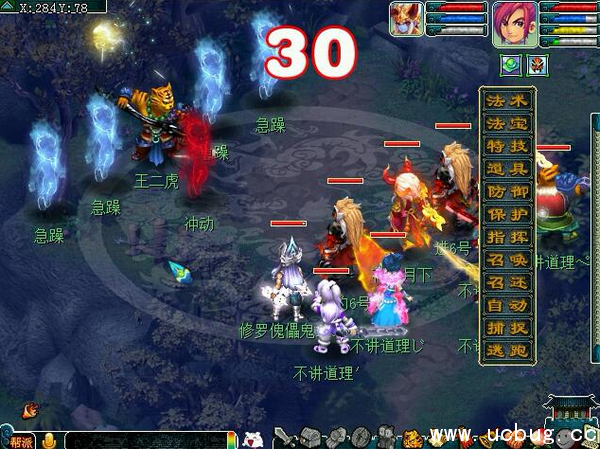Image resolution: width=600 pixels, height=449 pixels.
Task: Choose the 召唤 summon command
Action: tap(508, 261)
